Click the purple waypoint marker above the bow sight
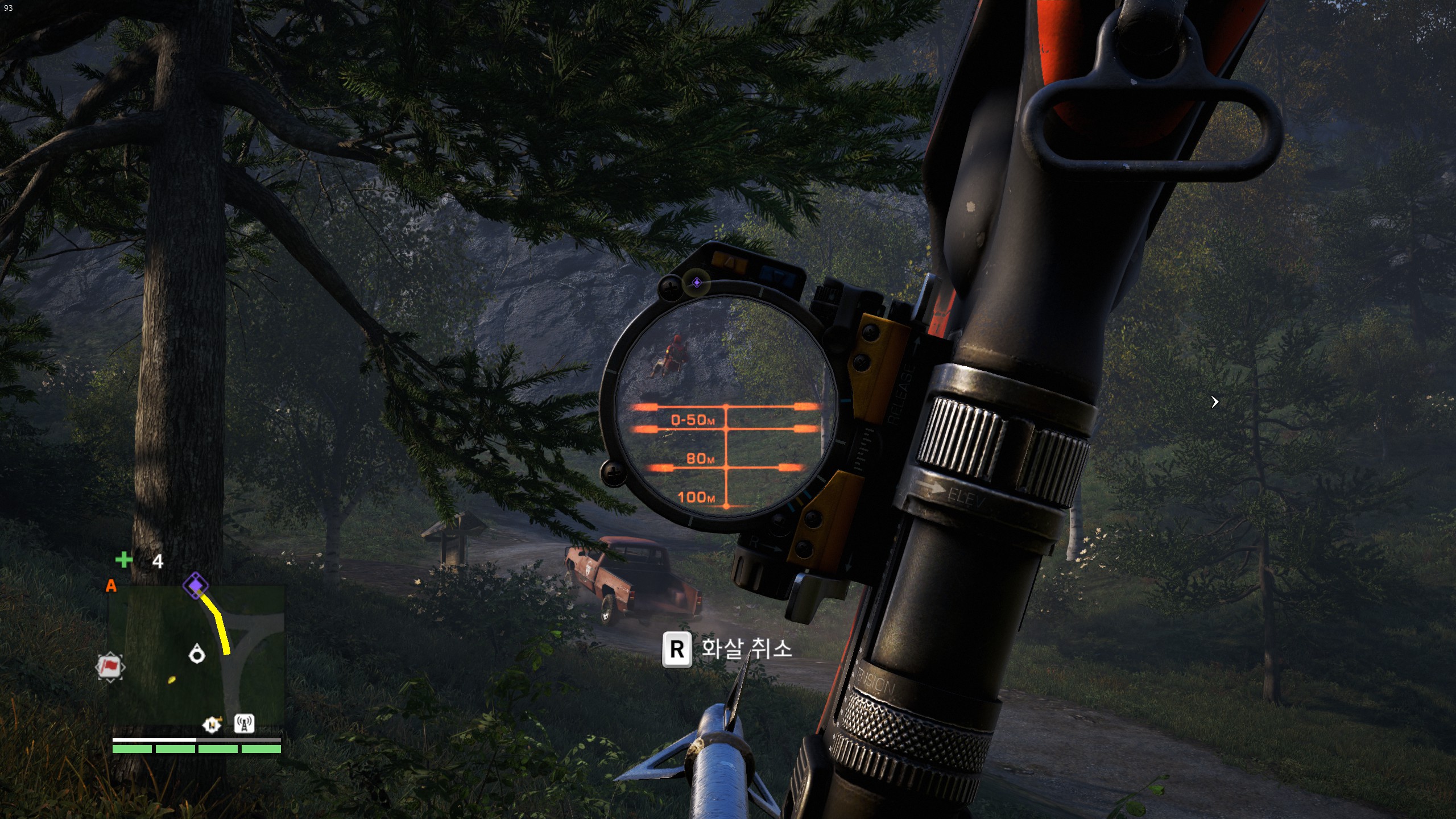Image resolution: width=1456 pixels, height=819 pixels. tap(697, 283)
